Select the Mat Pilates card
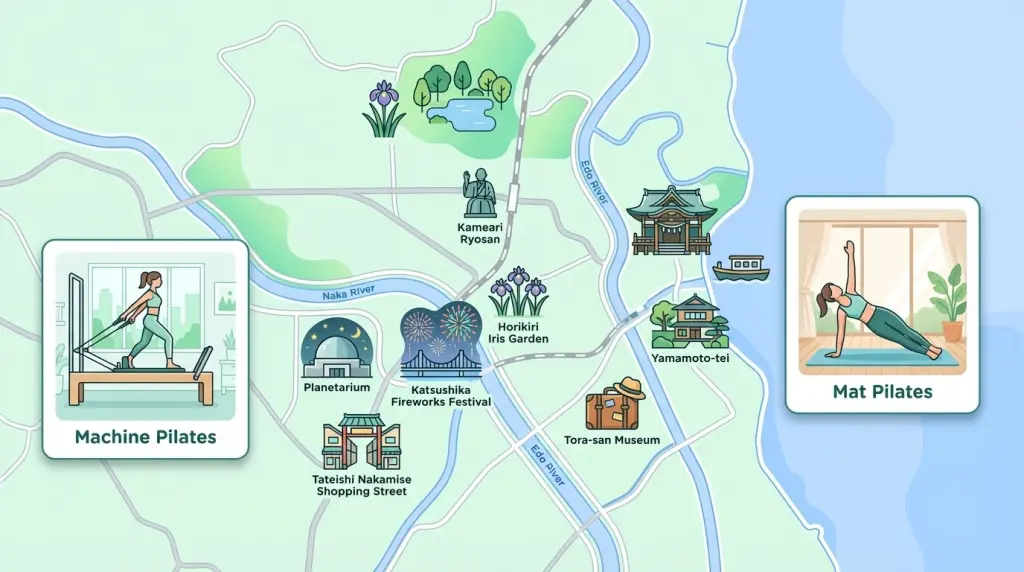The width and height of the screenshot is (1024, 572). (882, 304)
